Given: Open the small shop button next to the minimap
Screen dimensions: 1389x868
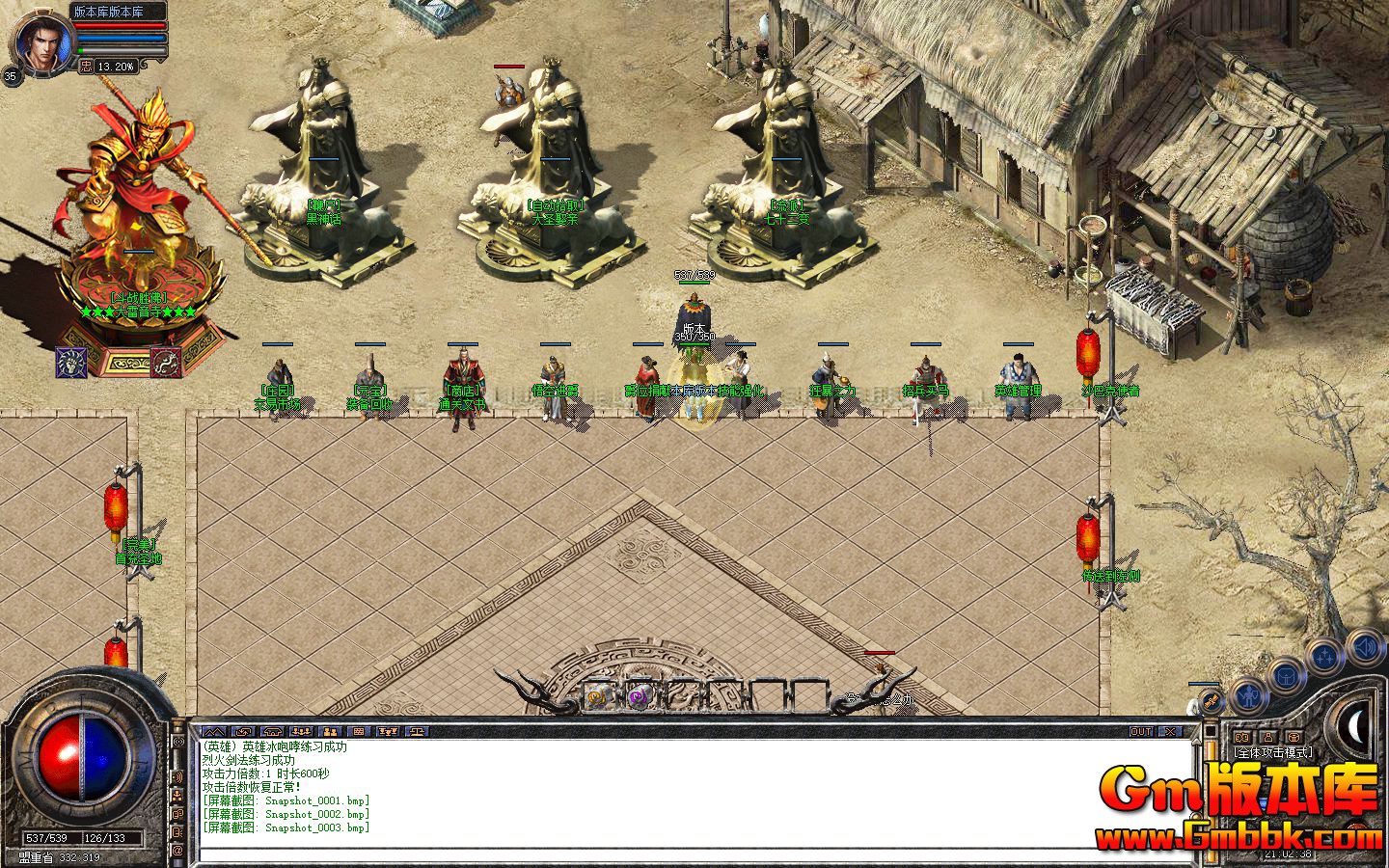Looking at the screenshot, I should coord(1294,737).
